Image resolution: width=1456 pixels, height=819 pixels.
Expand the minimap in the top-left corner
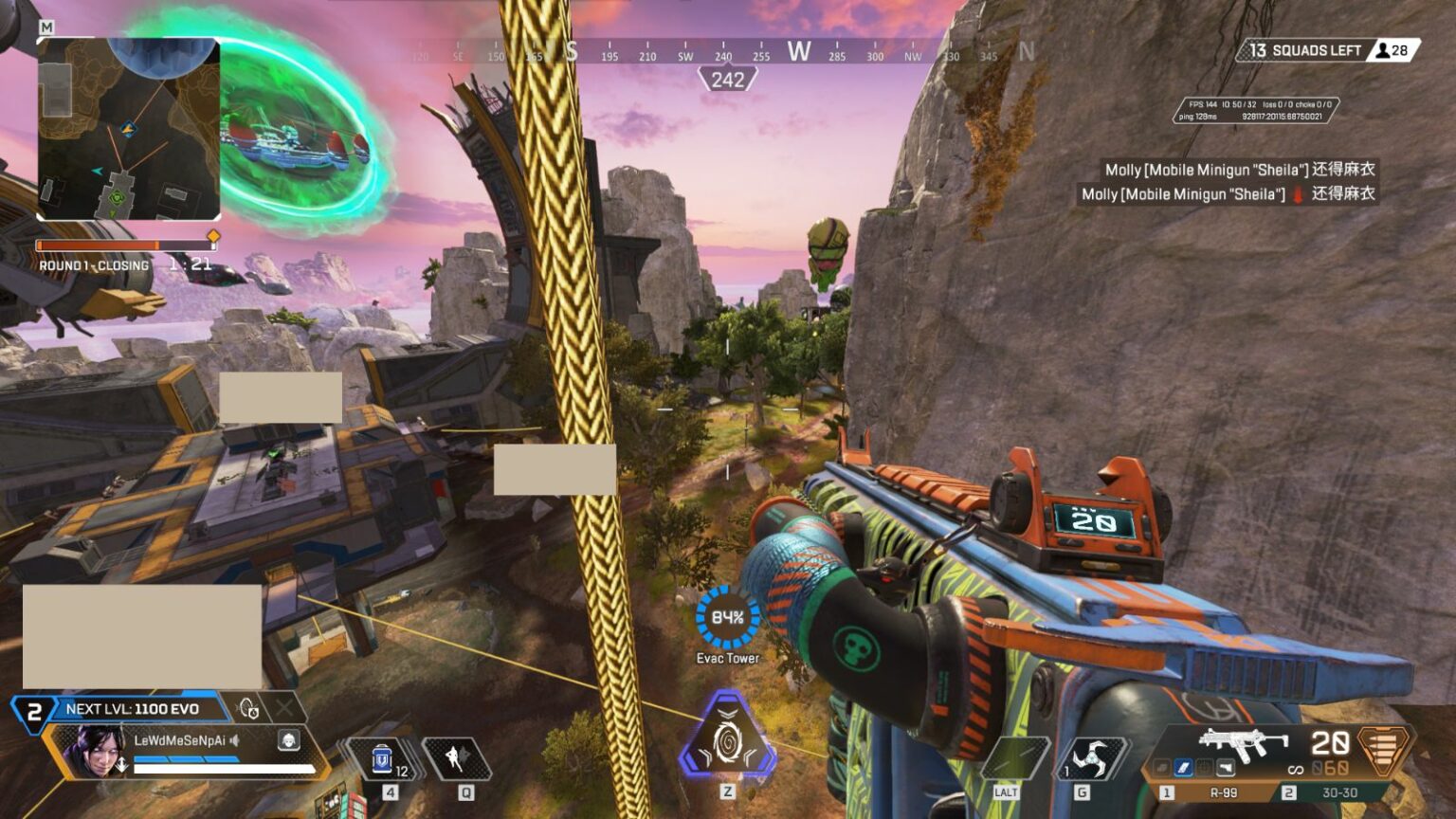tap(133, 133)
